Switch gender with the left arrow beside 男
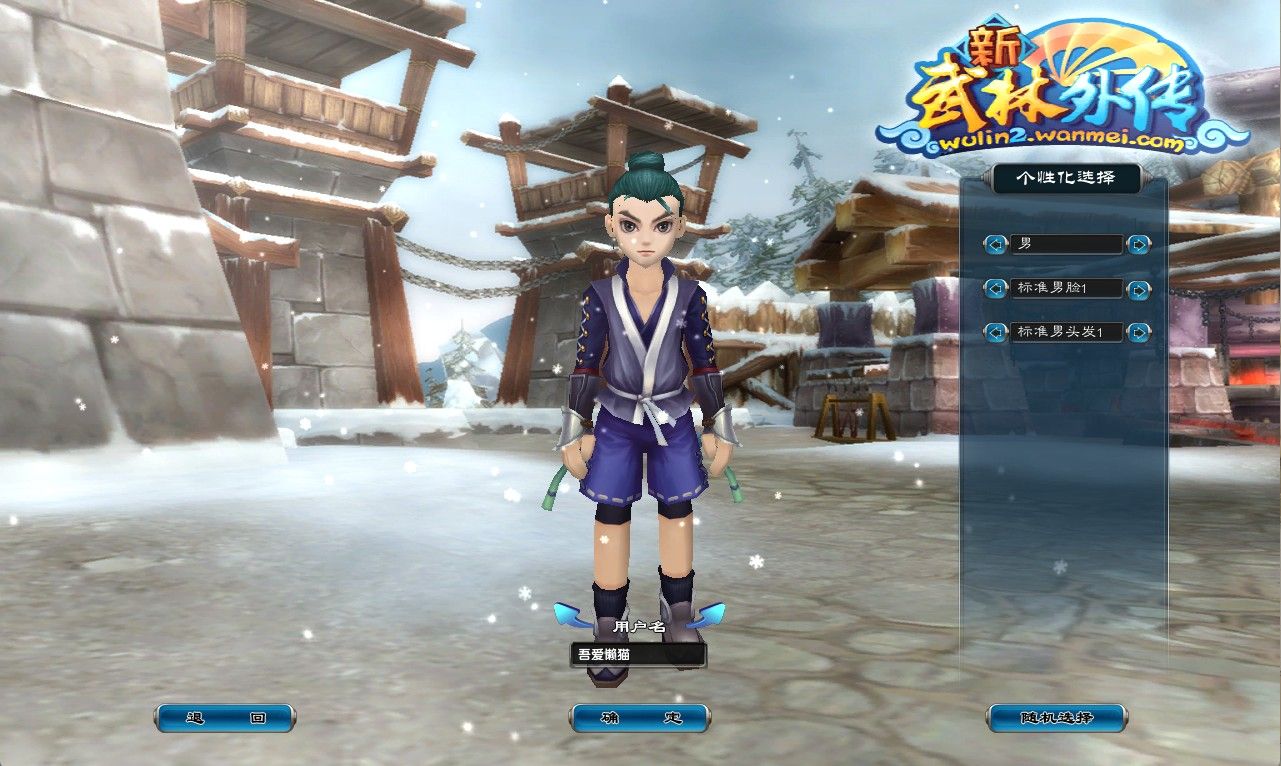1281x766 pixels. (x=995, y=244)
